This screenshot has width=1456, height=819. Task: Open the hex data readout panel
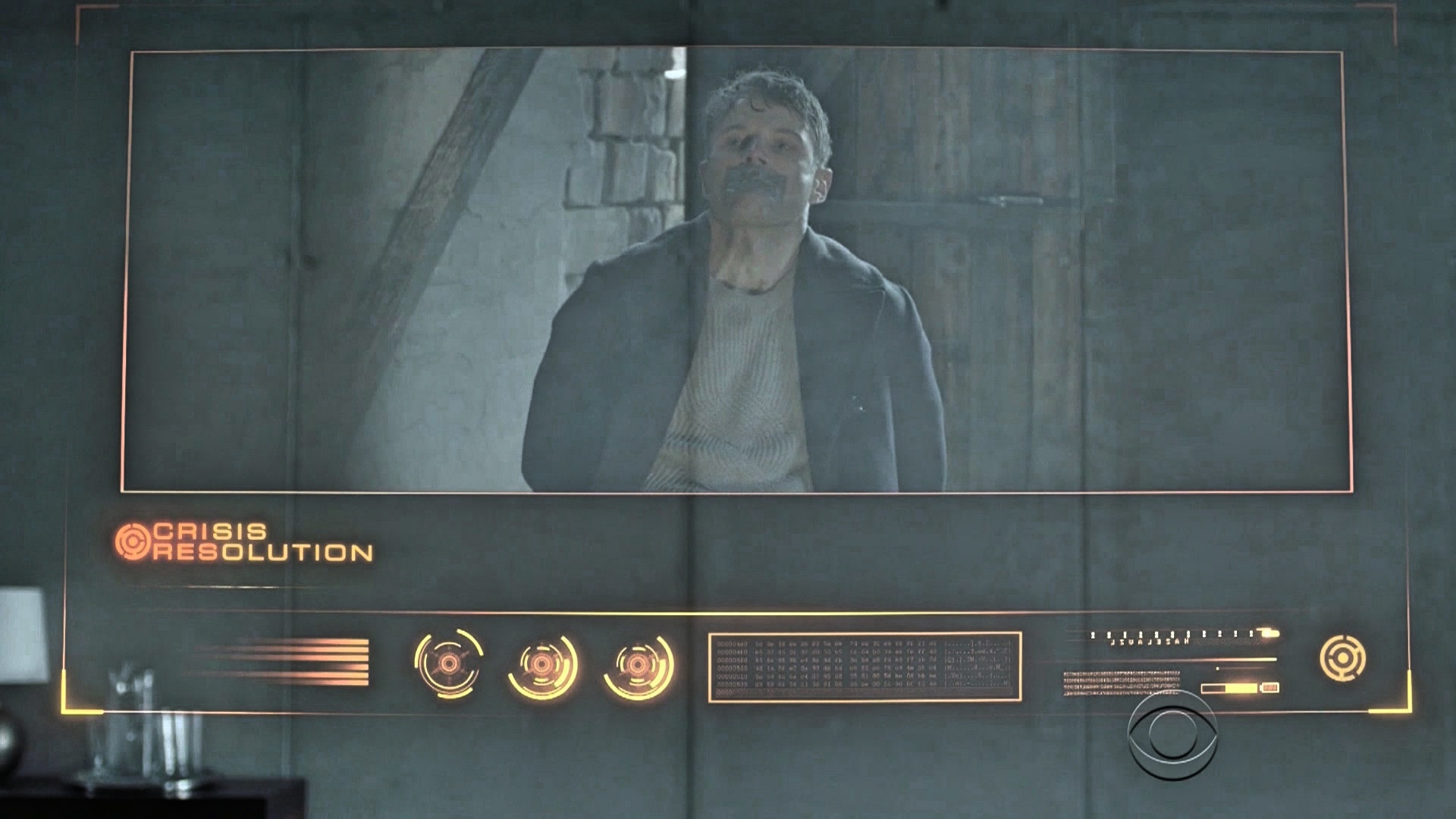click(864, 667)
